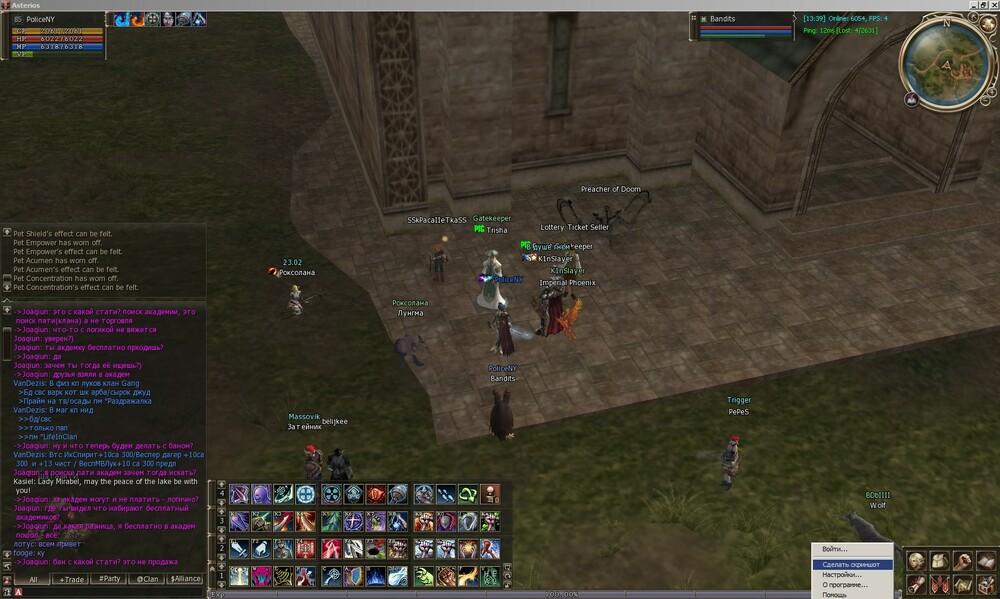The width and height of the screenshot is (1000, 599).
Task: Click the circular minimap
Action: click(x=946, y=63)
